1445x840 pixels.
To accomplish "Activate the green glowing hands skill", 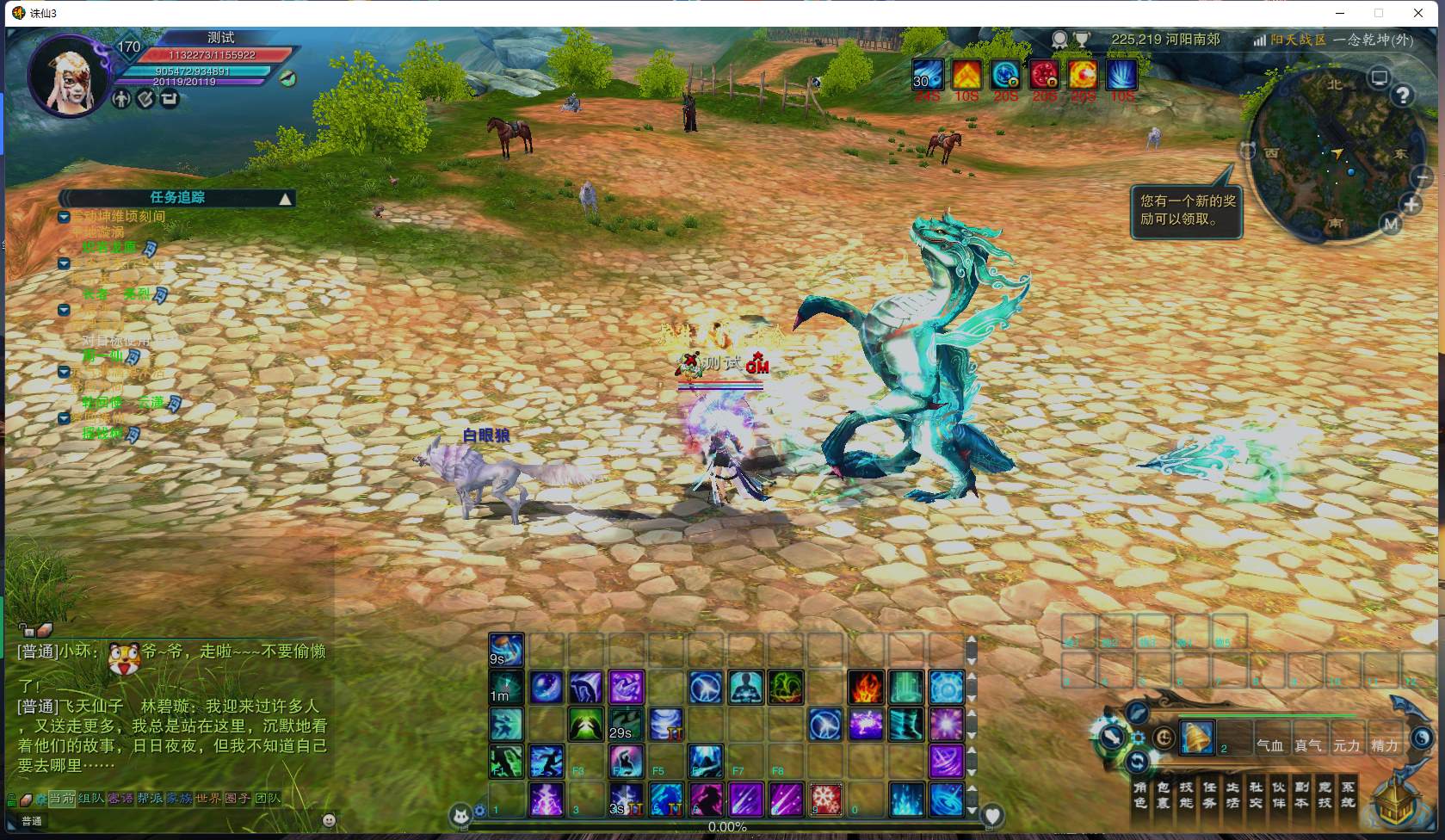I will coord(585,725).
